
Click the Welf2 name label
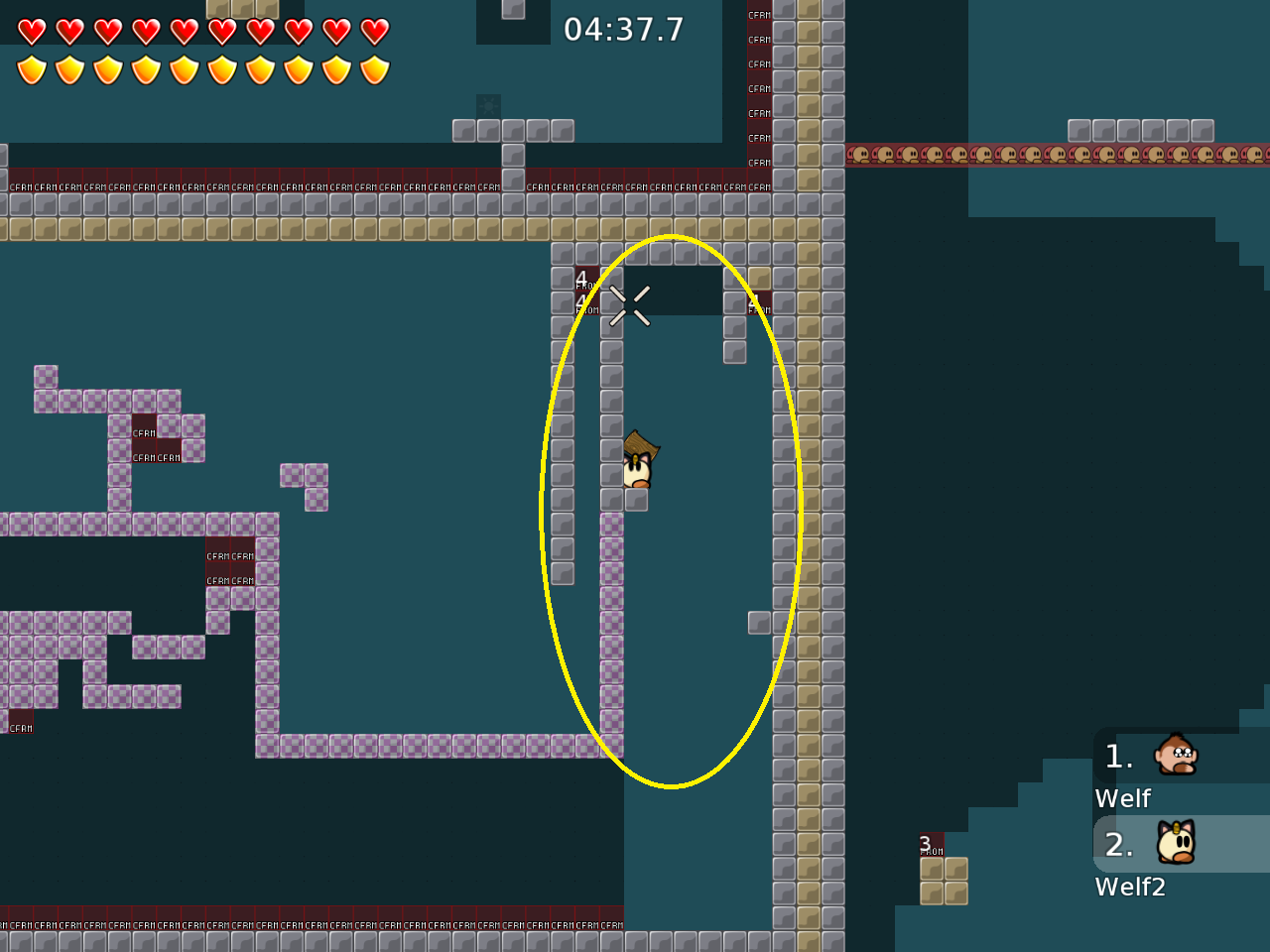coord(1131,887)
